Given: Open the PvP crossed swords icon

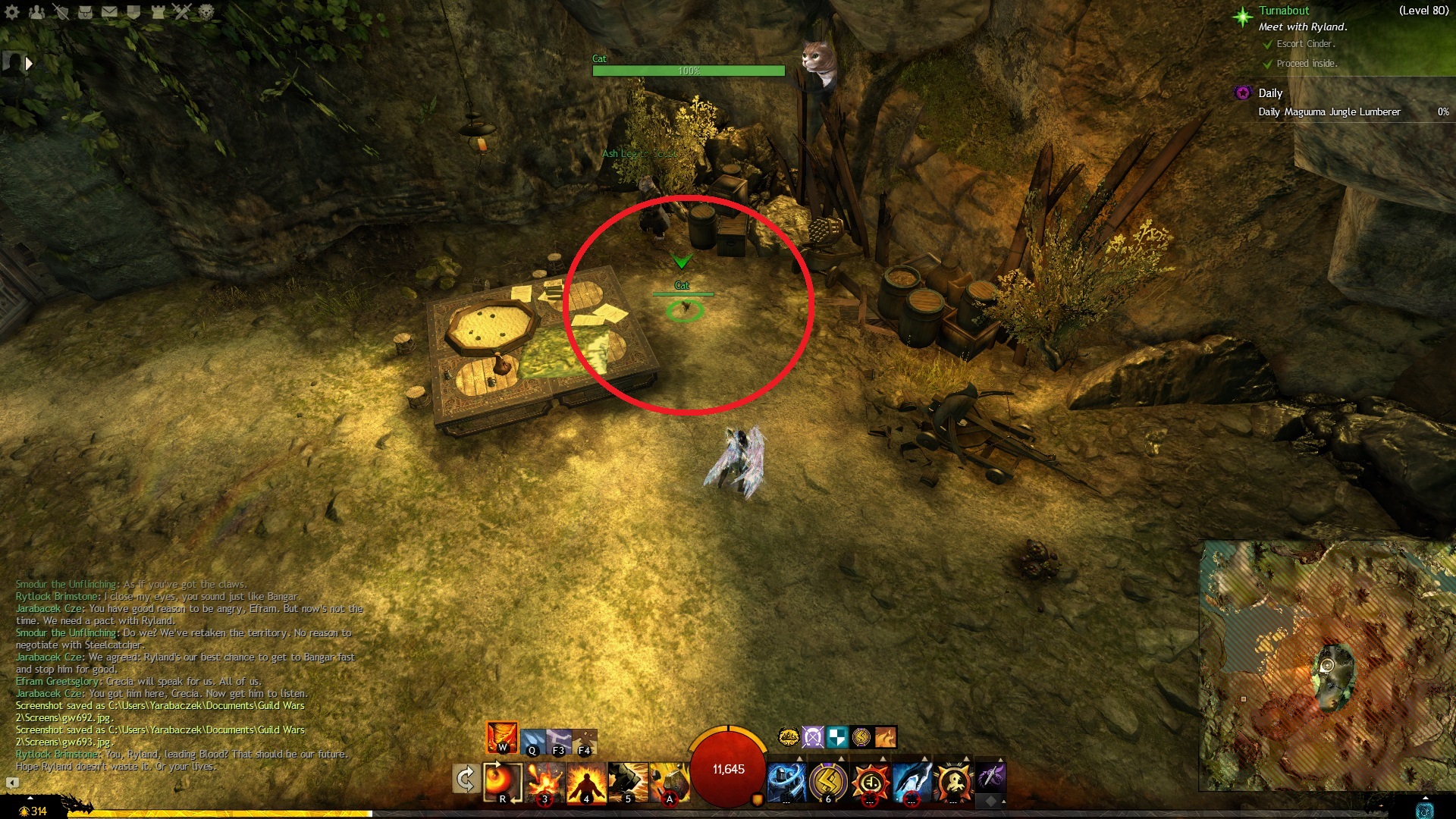Looking at the screenshot, I should [x=182, y=11].
